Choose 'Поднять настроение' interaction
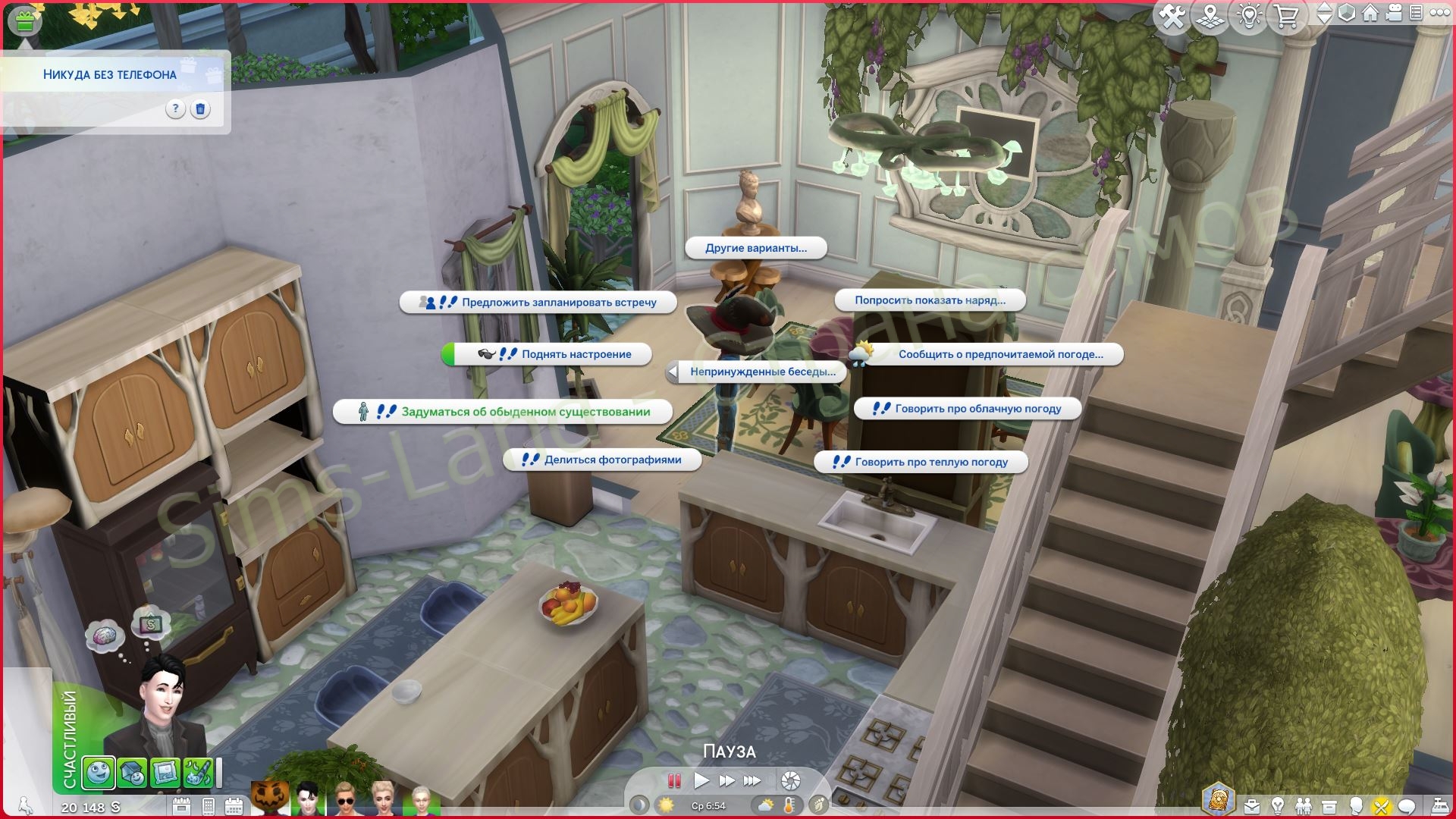1456x819 pixels. point(575,354)
